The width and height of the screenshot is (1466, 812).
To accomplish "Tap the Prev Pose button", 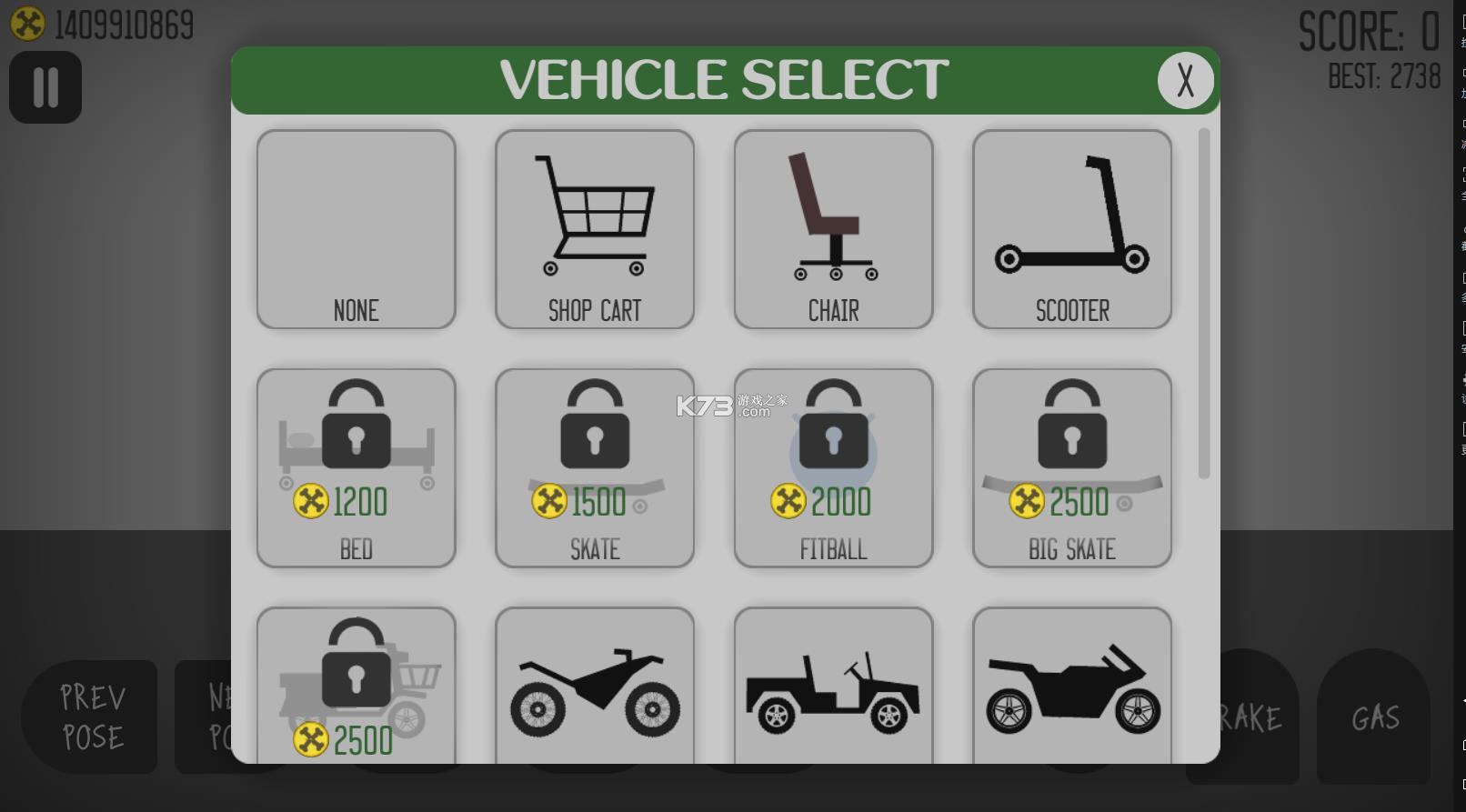I will pyautogui.click(x=91, y=717).
